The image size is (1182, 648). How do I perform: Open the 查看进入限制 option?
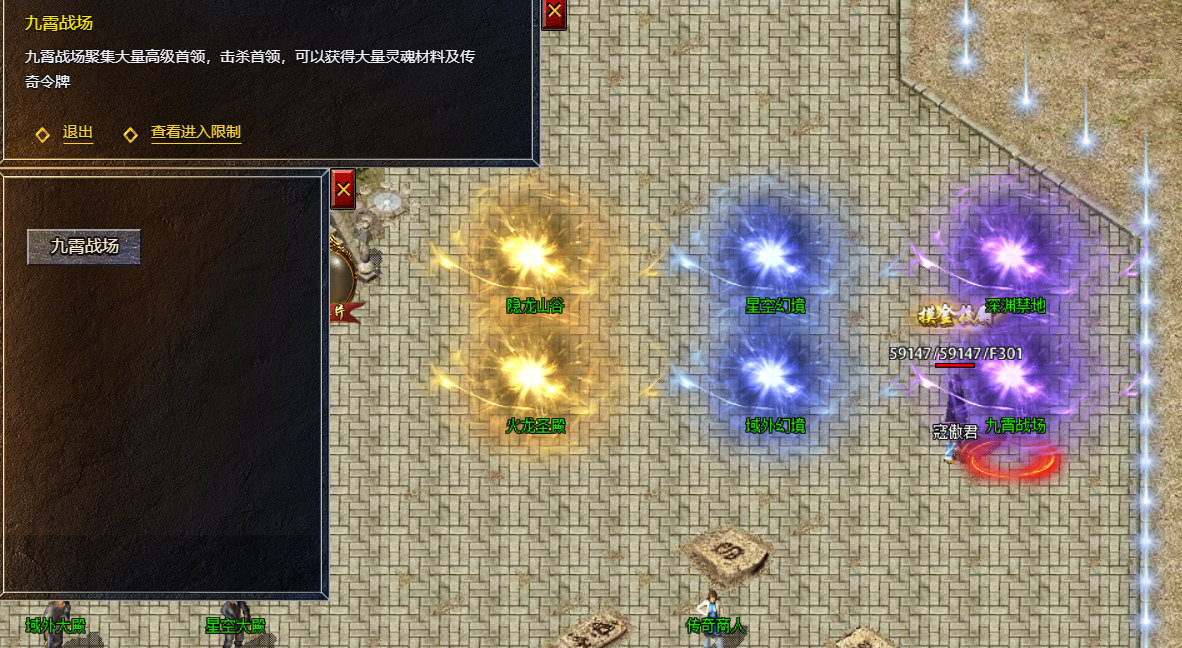[195, 133]
